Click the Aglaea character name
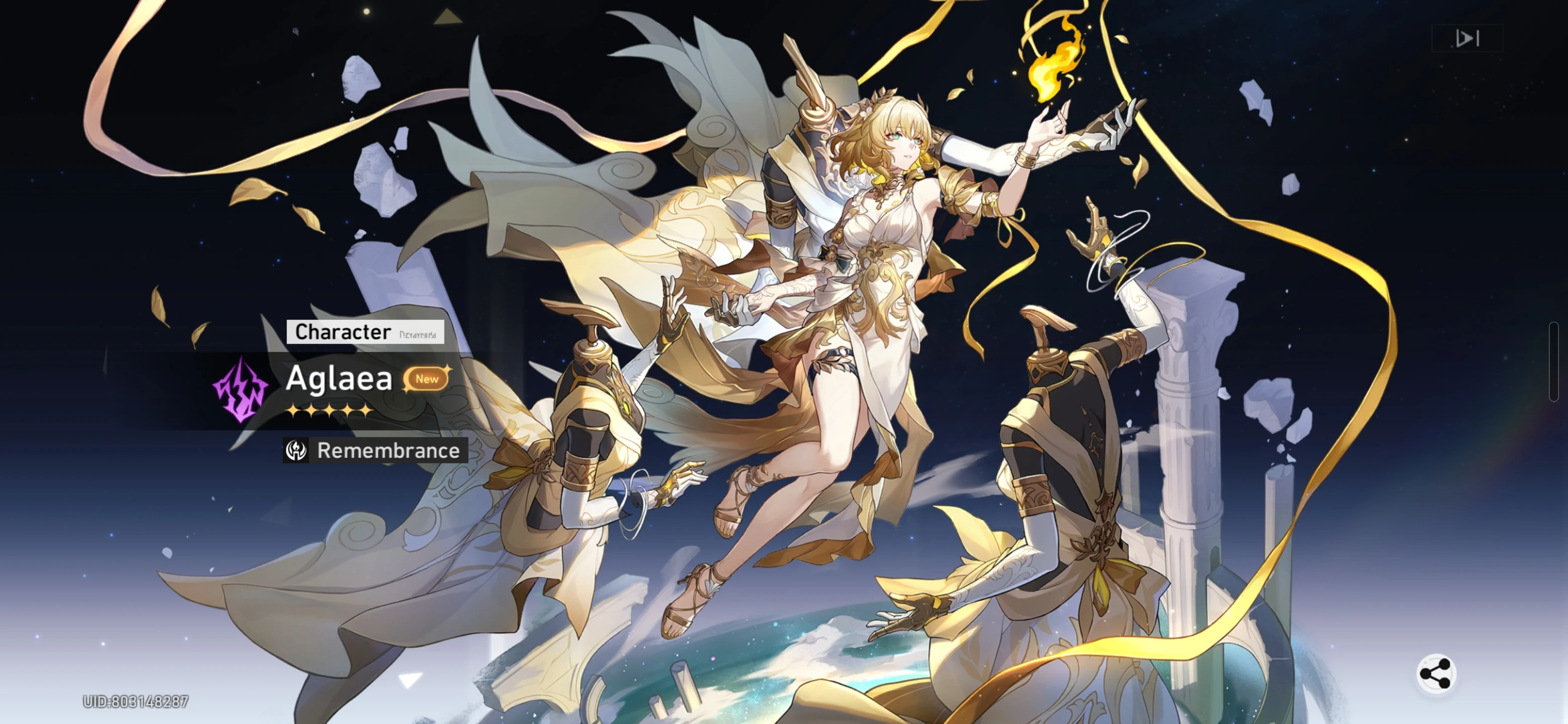Image resolution: width=1568 pixels, height=724 pixels. (x=339, y=378)
